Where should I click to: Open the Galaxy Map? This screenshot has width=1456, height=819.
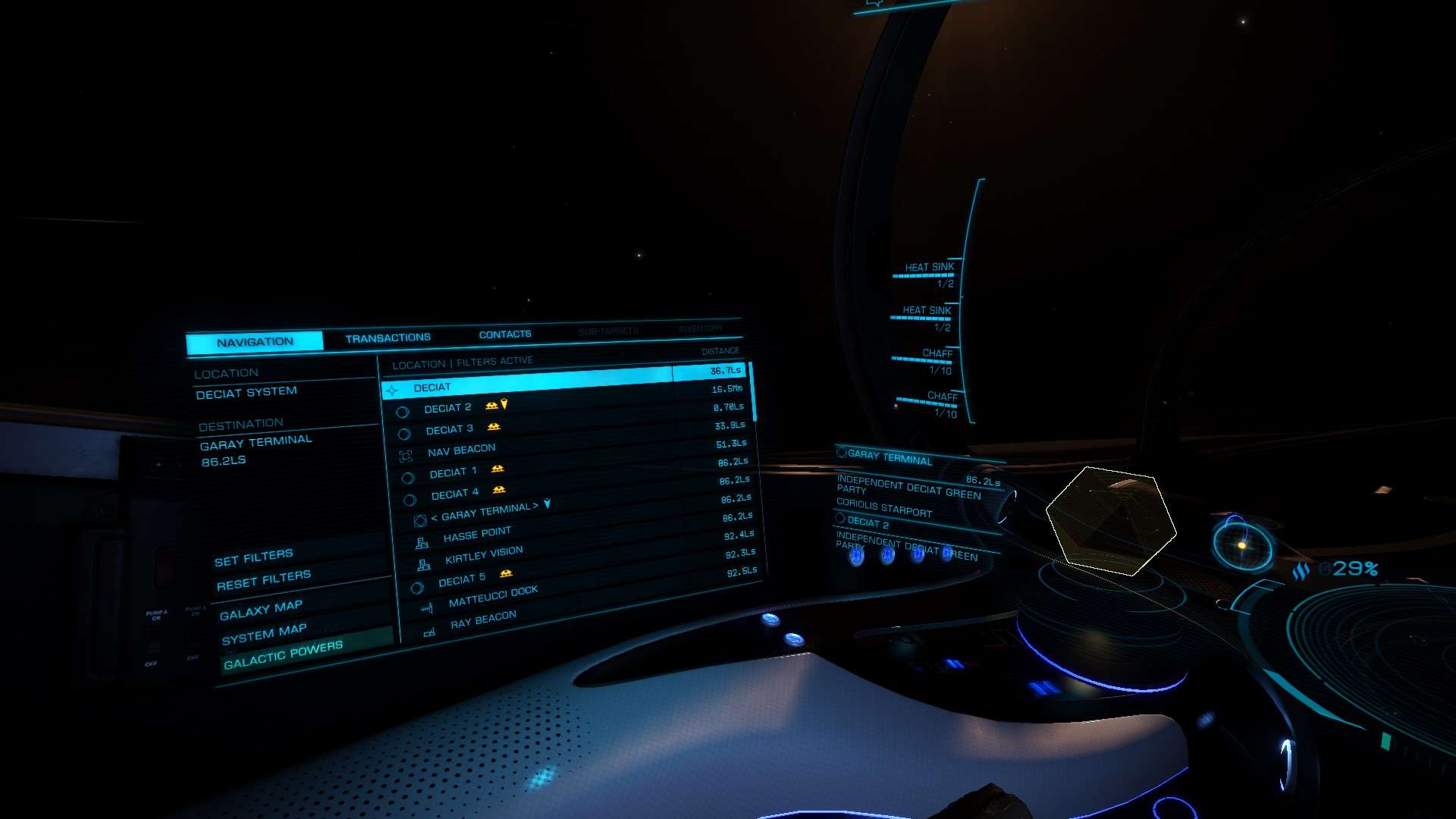[x=261, y=610]
